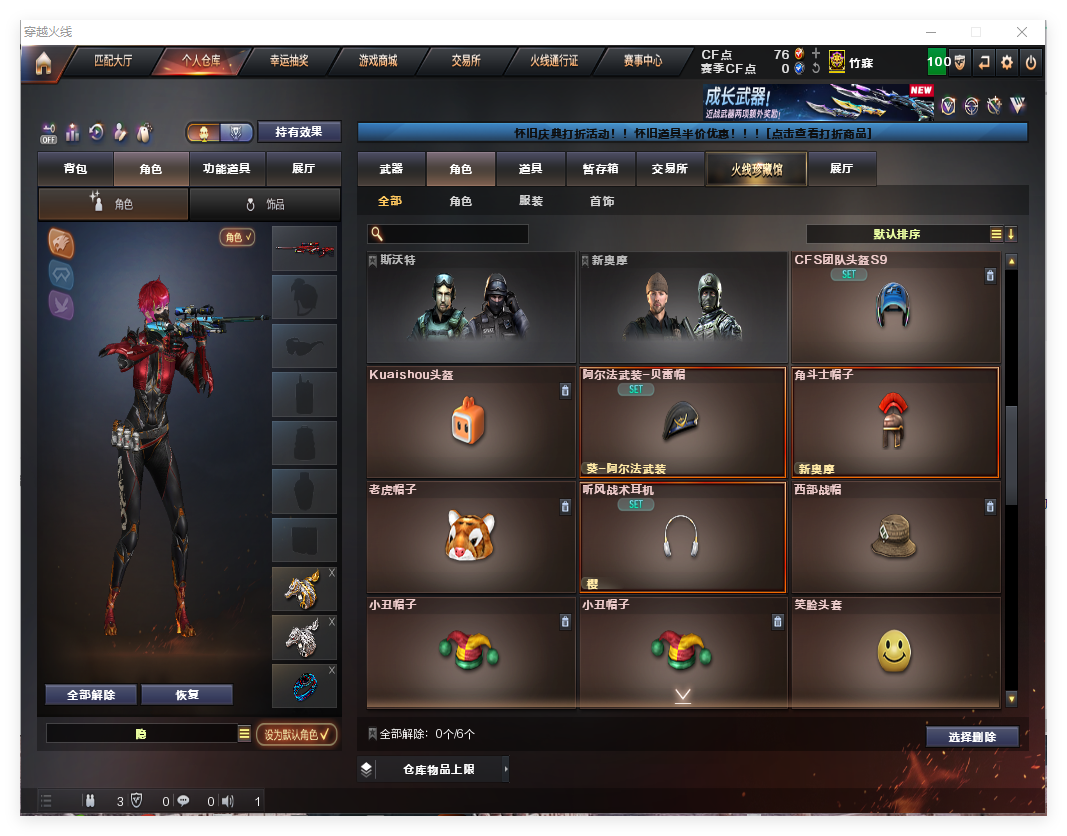Open settings with the gear icon
This screenshot has height=836, width=1067.
[1007, 62]
